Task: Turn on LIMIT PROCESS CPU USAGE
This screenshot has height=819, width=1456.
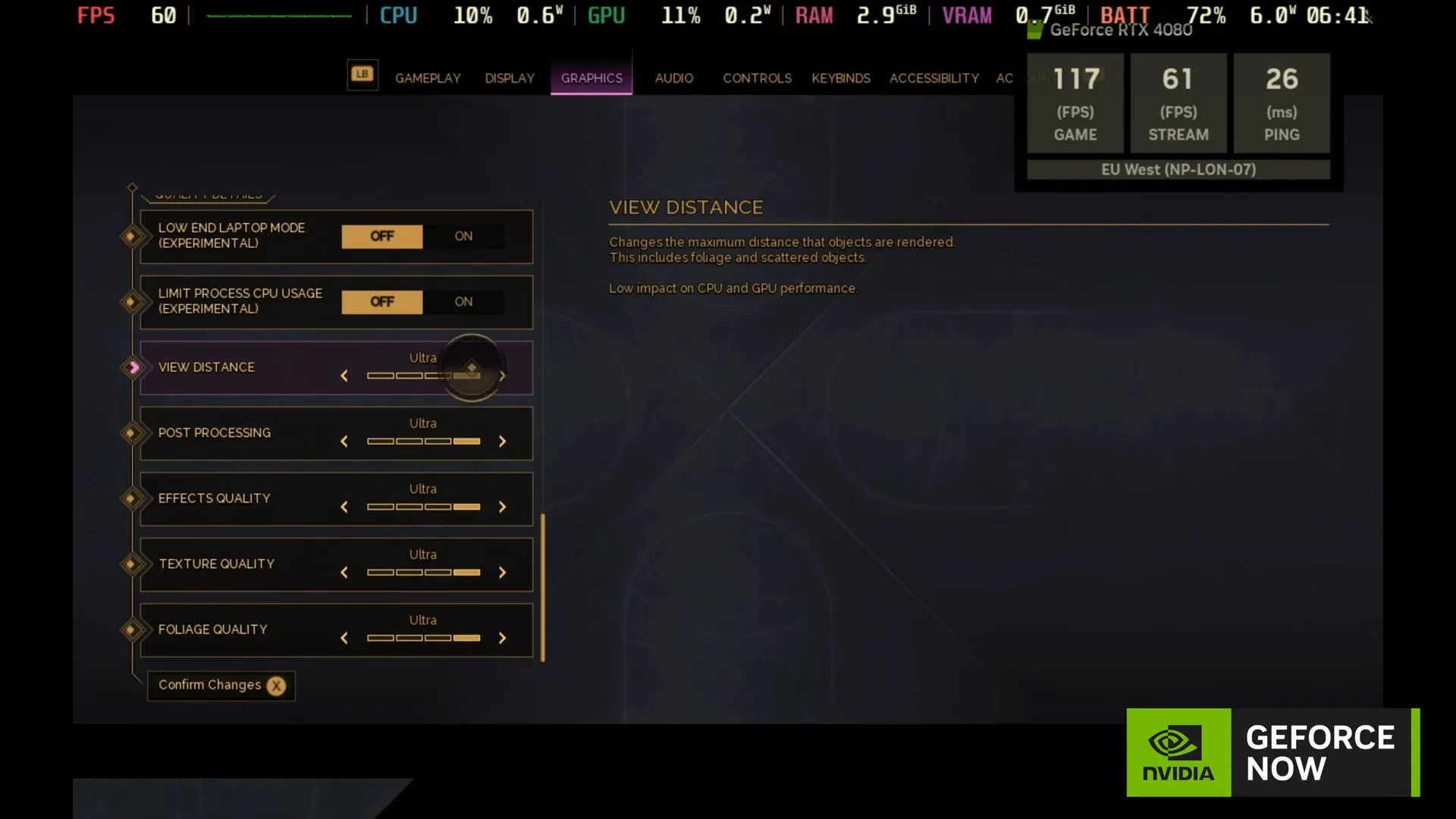Action: [463, 301]
